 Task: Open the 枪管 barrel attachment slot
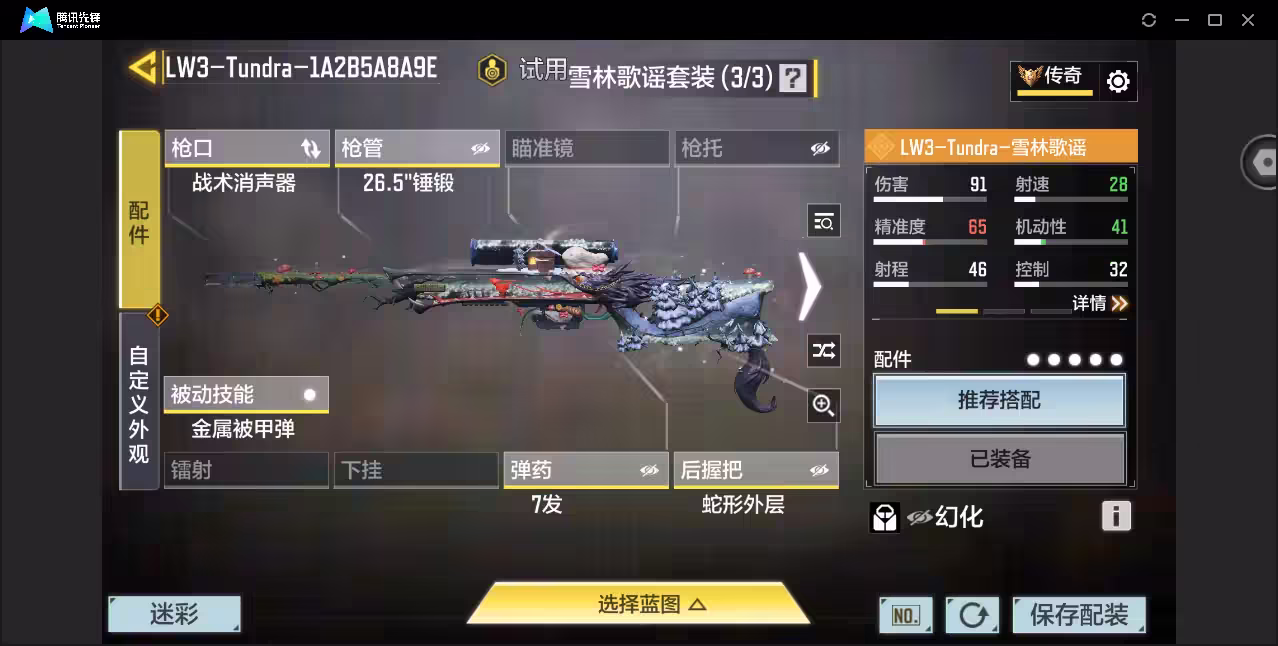tap(416, 149)
